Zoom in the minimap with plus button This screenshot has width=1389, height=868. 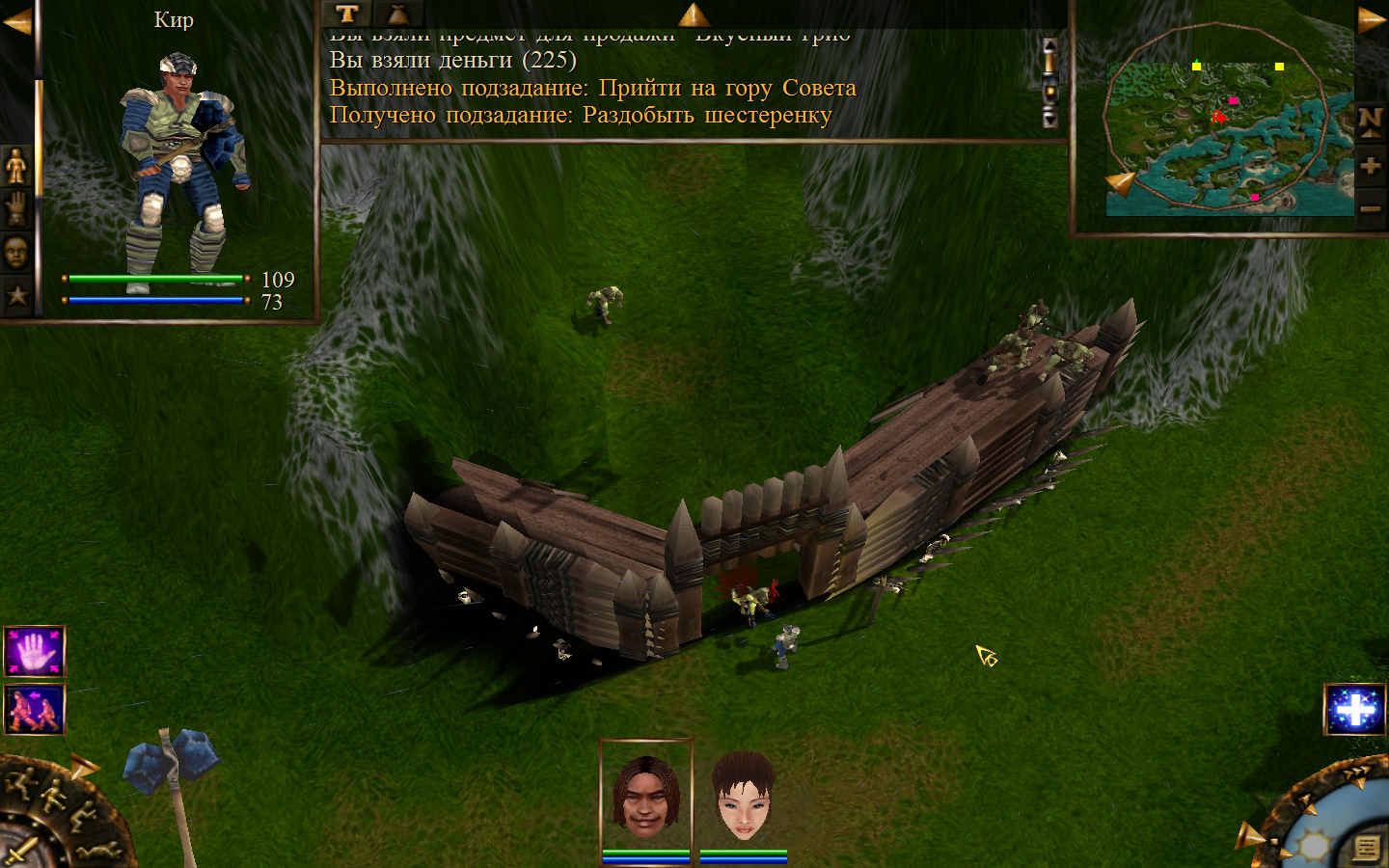[x=1370, y=166]
